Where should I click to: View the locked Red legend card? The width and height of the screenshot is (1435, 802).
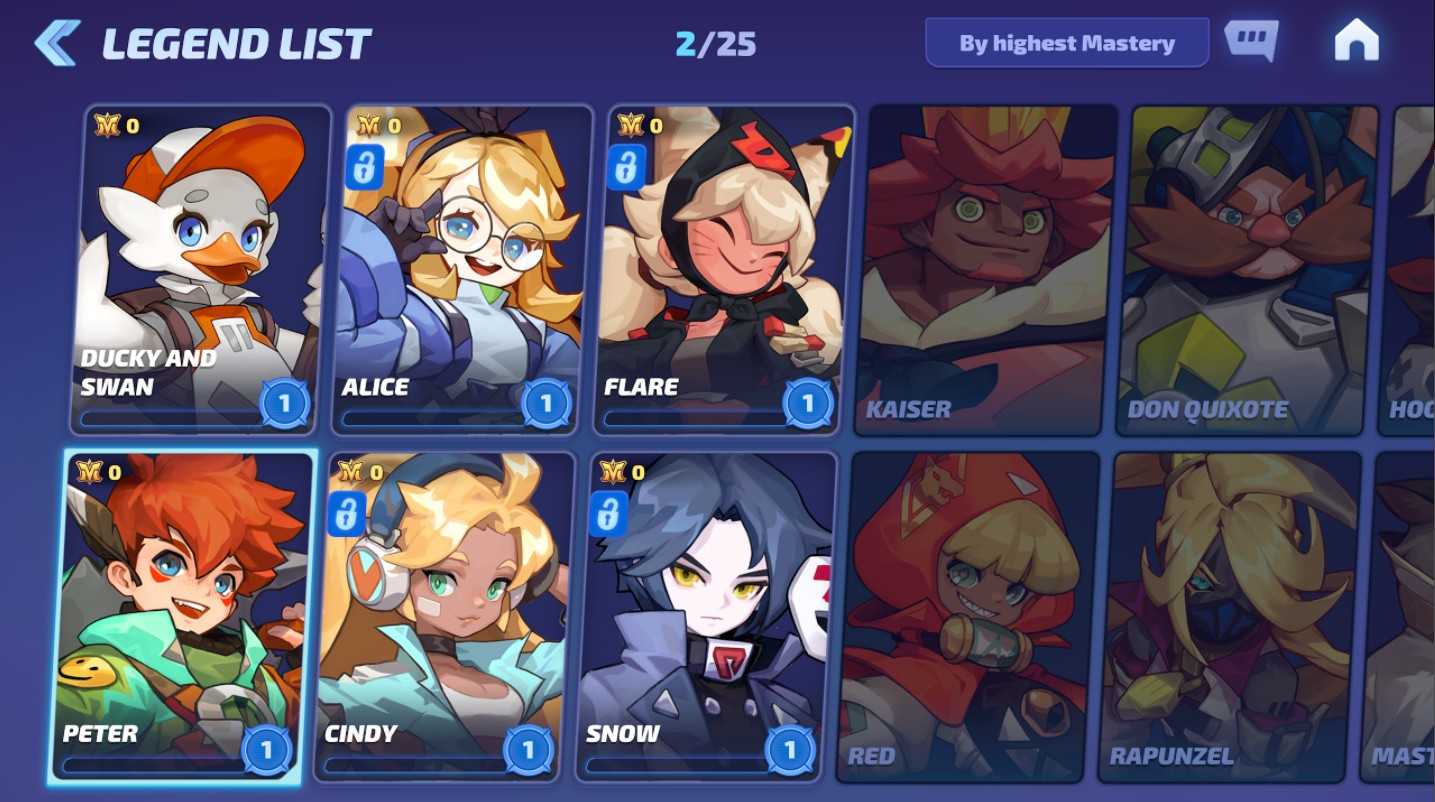(968, 616)
